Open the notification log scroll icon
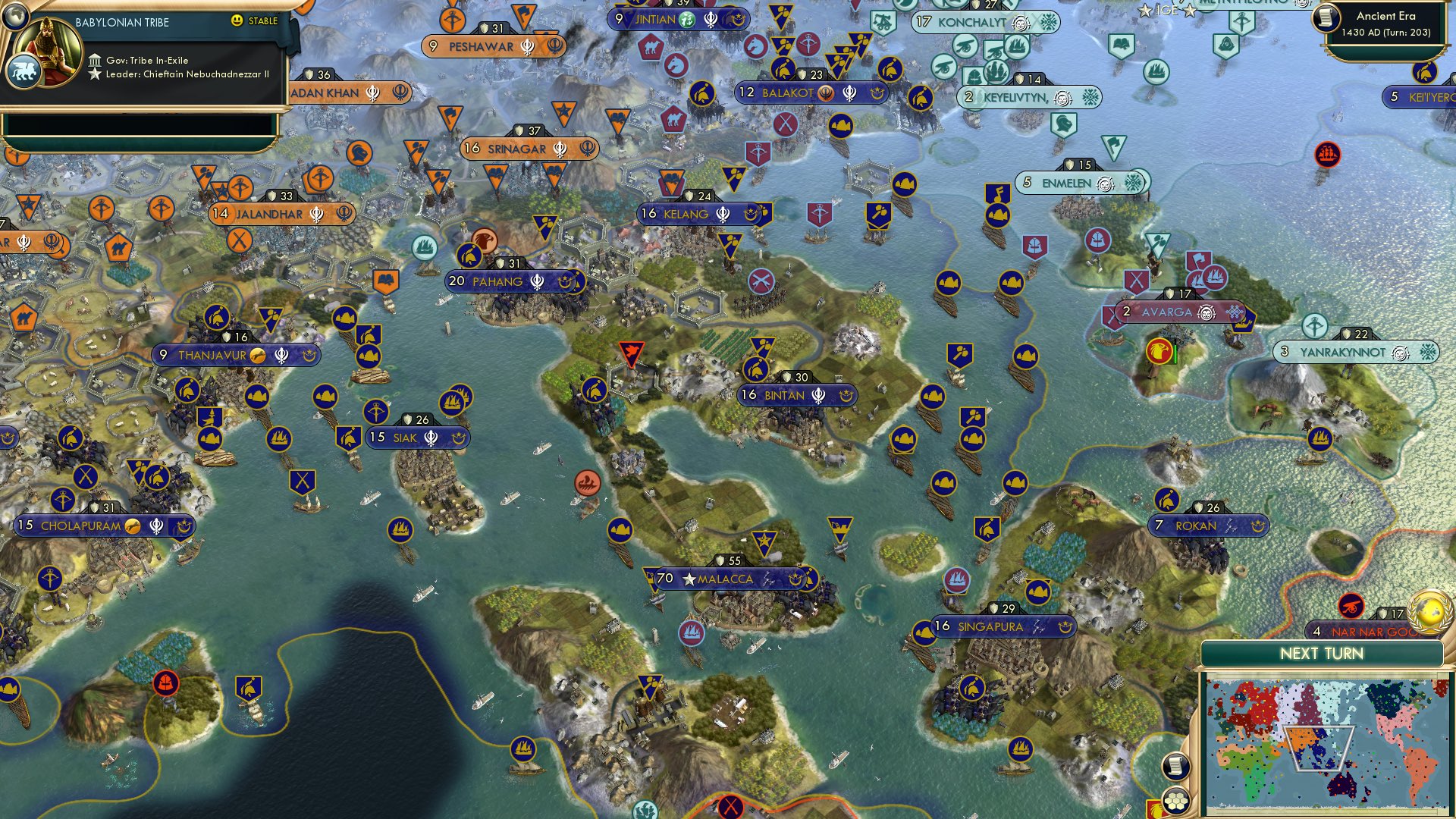 (x=1175, y=766)
